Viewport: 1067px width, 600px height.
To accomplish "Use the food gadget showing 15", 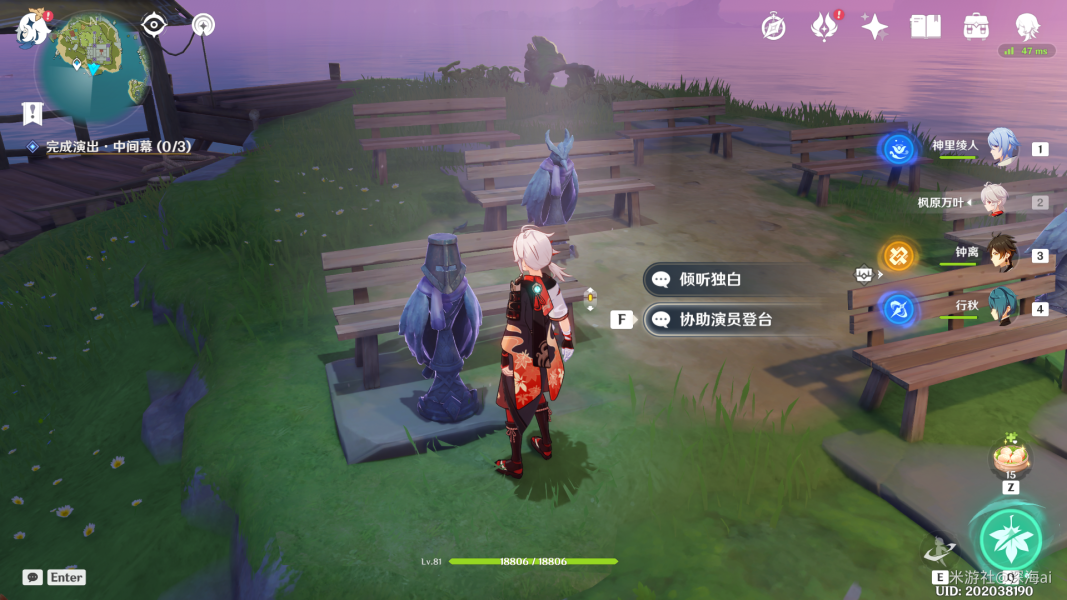I will pos(1010,459).
